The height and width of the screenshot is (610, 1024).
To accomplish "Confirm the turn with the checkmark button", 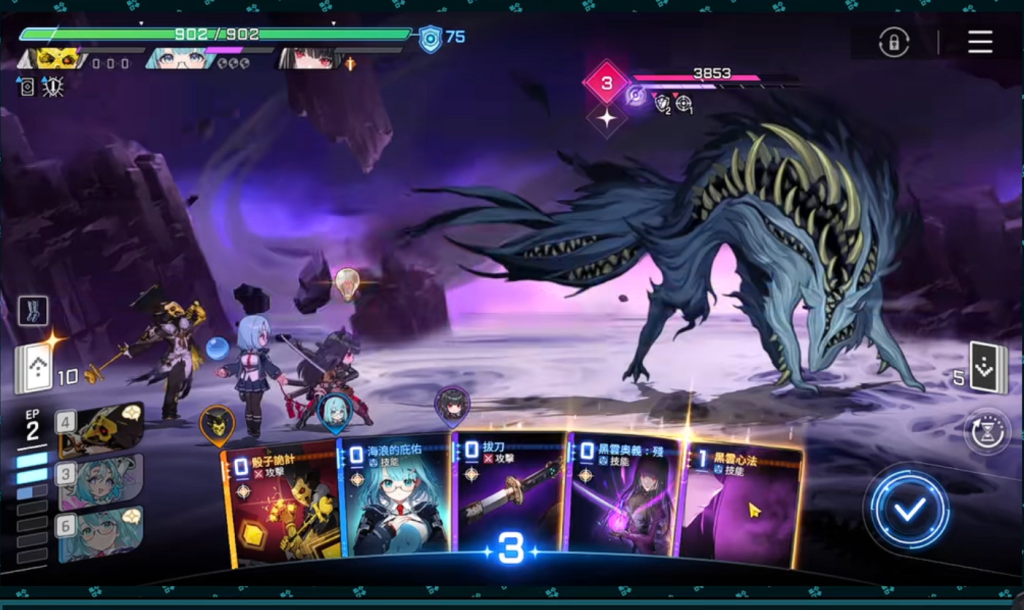I will 909,510.
